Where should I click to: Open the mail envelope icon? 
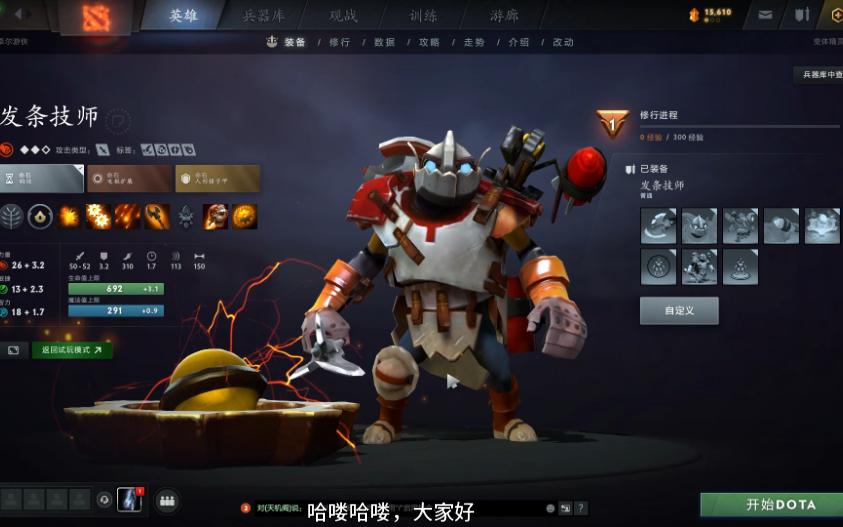point(766,15)
